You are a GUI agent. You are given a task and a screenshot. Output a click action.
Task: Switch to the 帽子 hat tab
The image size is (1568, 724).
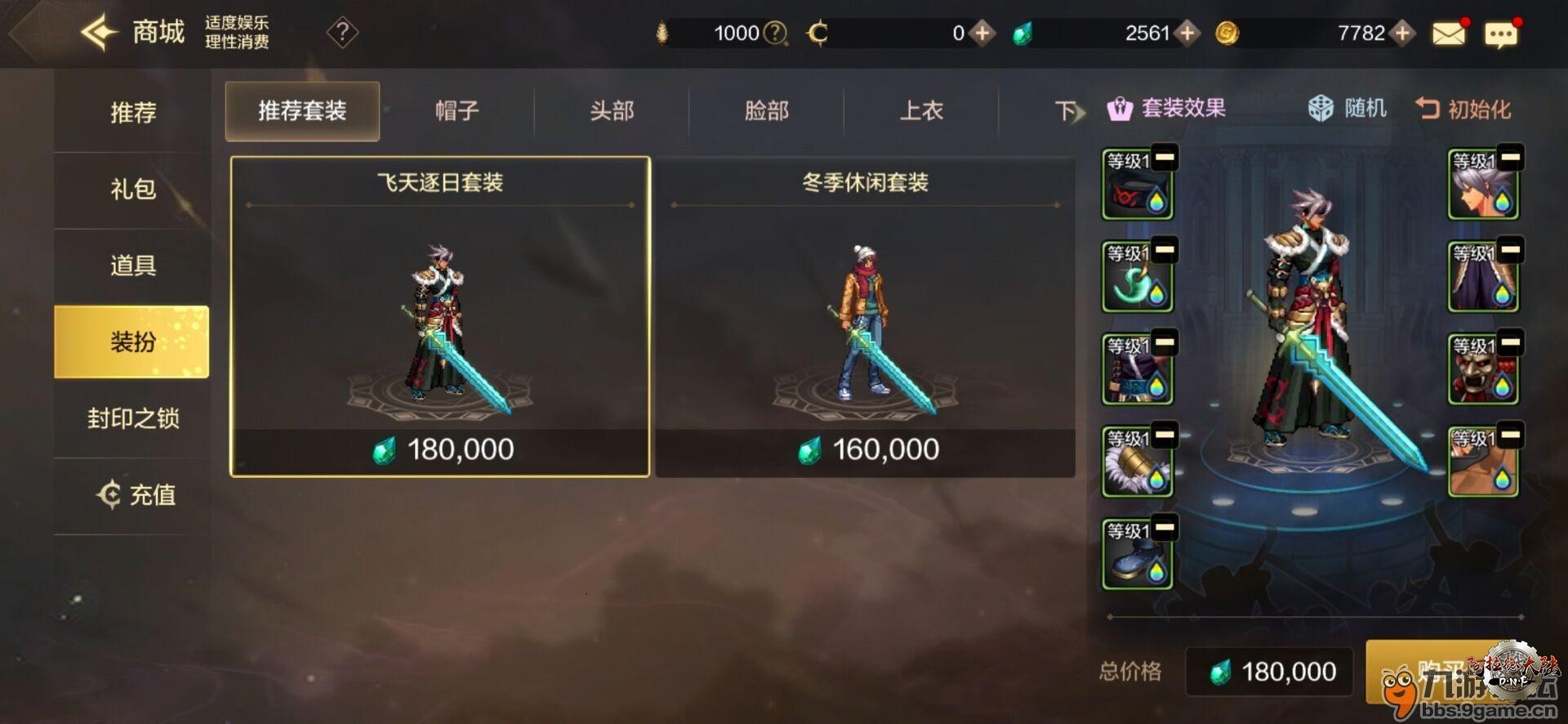pyautogui.click(x=457, y=110)
